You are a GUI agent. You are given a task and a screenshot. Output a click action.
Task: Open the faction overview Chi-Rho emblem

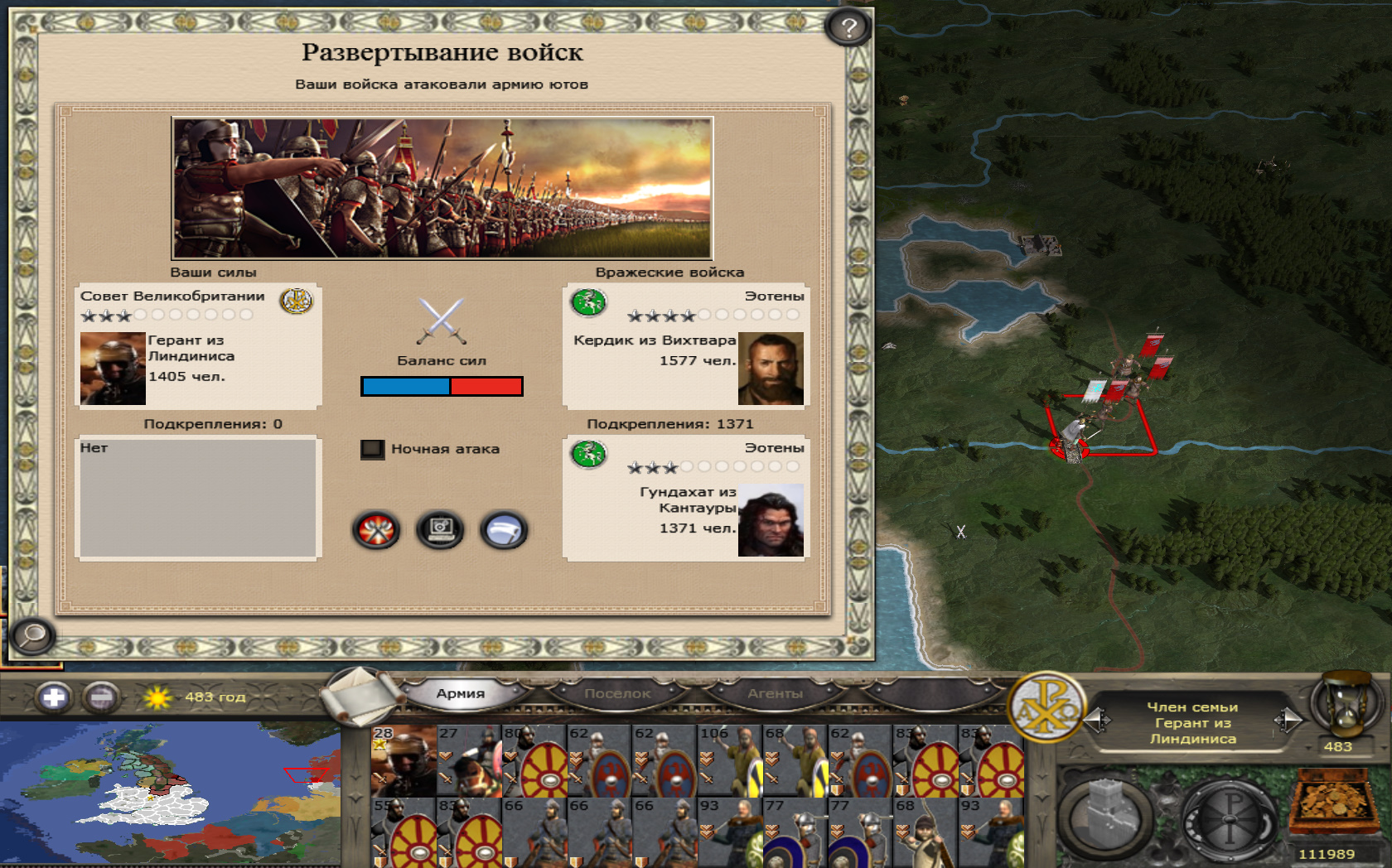pyautogui.click(x=1047, y=706)
